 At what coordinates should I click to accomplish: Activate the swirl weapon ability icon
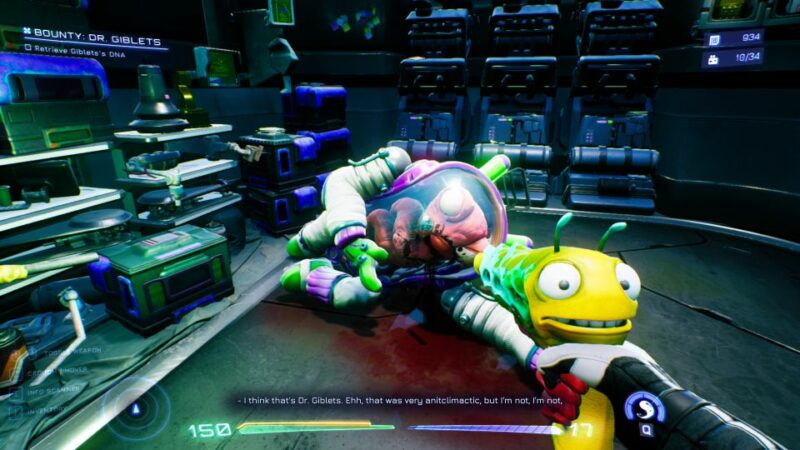pyautogui.click(x=644, y=407)
